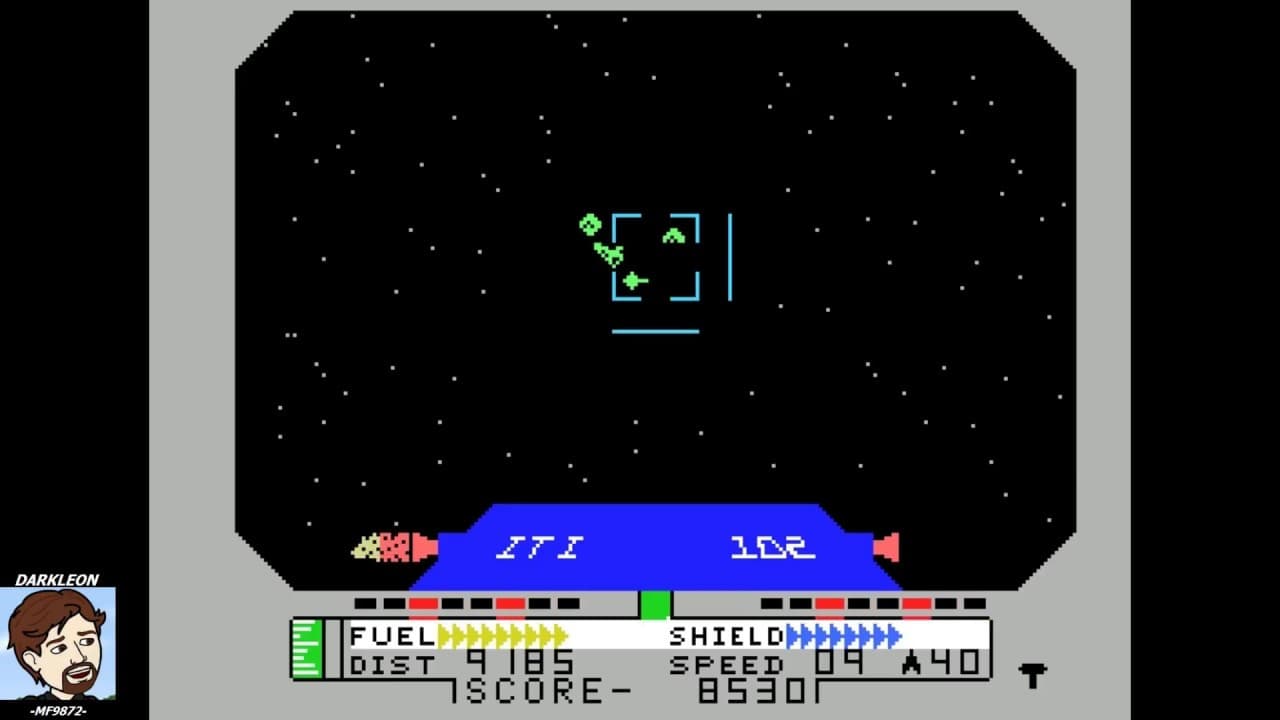Image resolution: width=1280 pixels, height=720 pixels.
Task: Click the green diamond-shaped enemy ship
Action: (588, 223)
